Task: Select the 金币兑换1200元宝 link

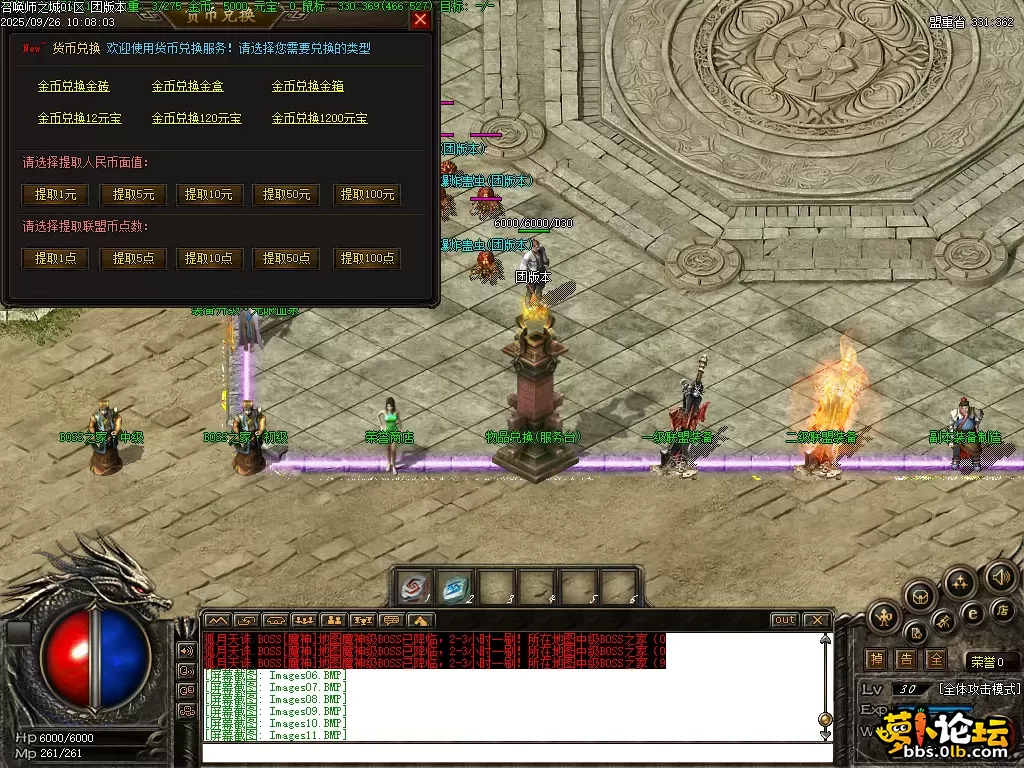Action: (320, 118)
